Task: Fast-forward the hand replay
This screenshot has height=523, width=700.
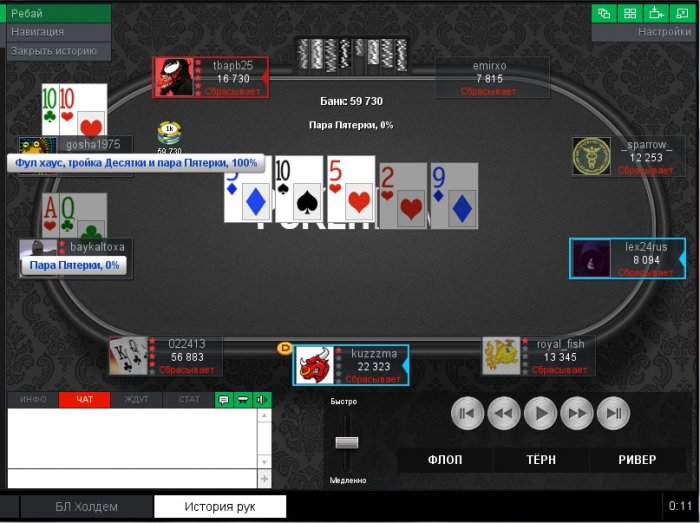Action: (577, 413)
